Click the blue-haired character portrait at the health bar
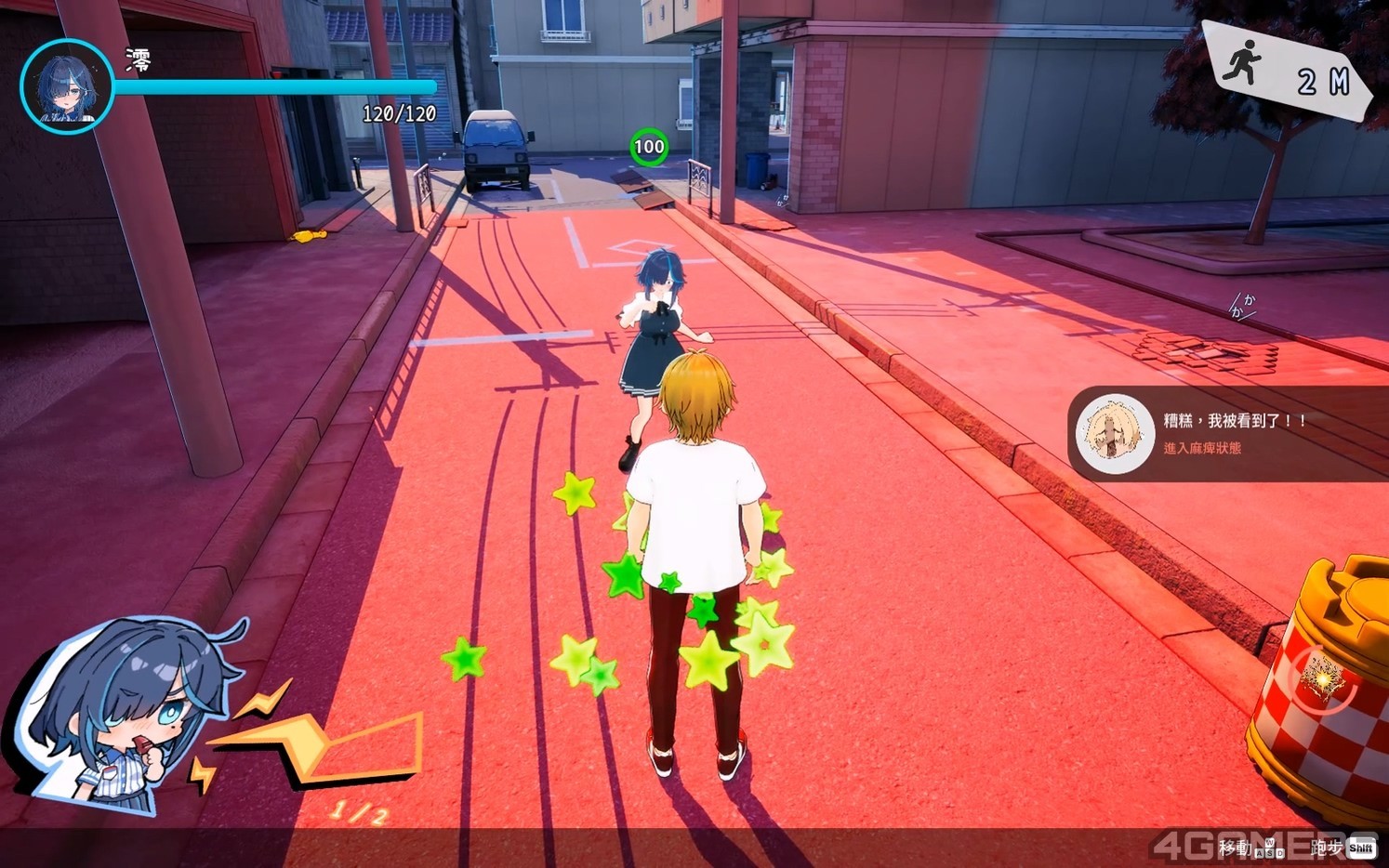 (66, 86)
